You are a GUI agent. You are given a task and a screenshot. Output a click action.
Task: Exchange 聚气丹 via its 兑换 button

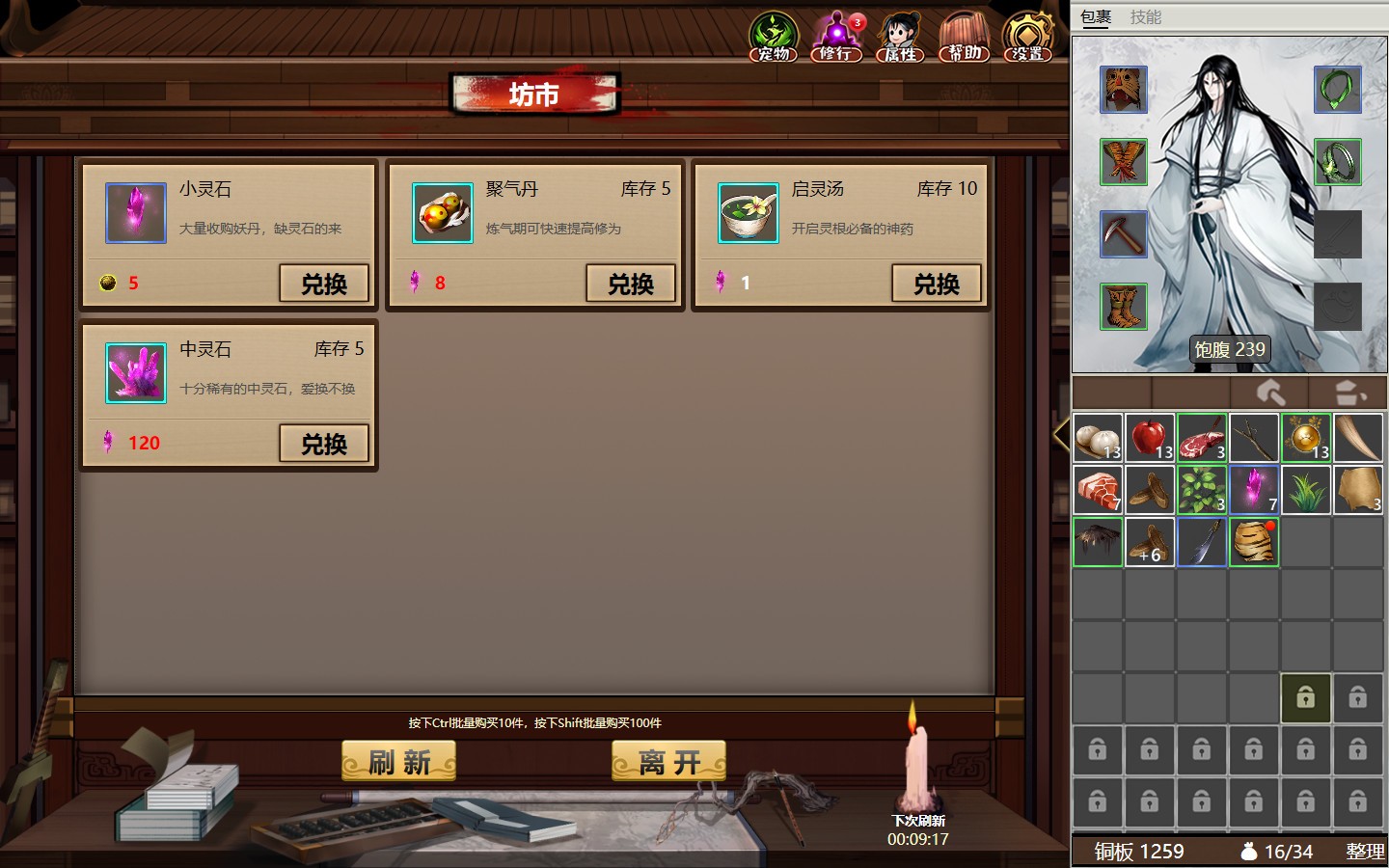click(x=631, y=283)
